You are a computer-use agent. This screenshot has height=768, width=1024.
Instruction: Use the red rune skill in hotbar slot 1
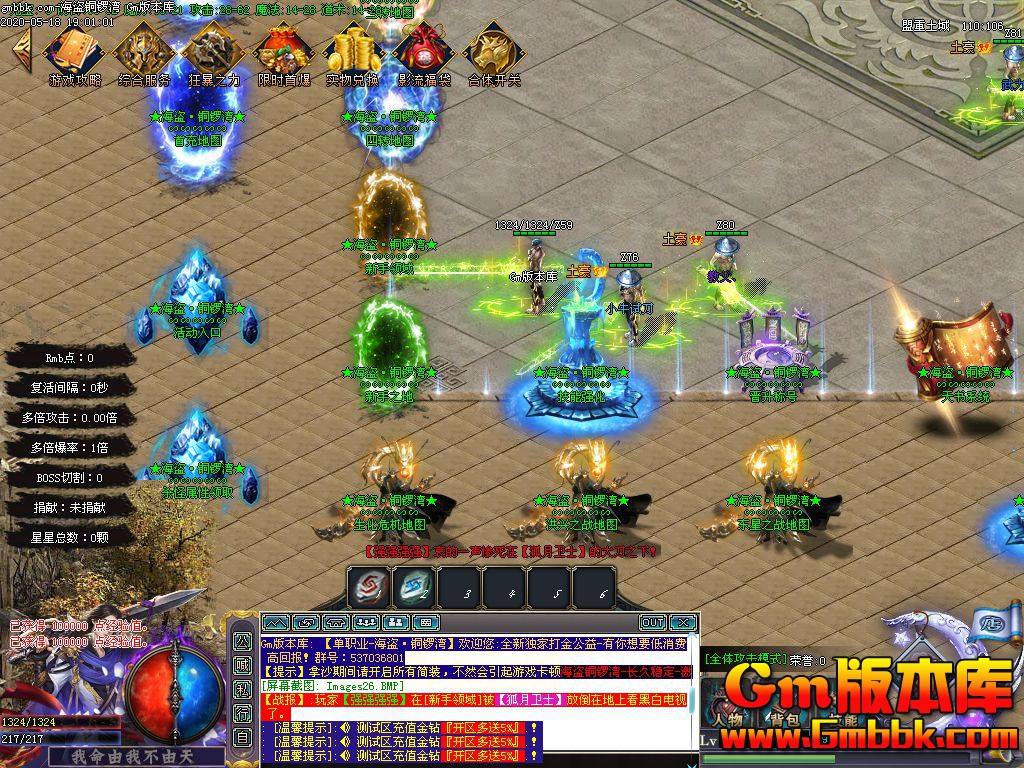[x=368, y=588]
